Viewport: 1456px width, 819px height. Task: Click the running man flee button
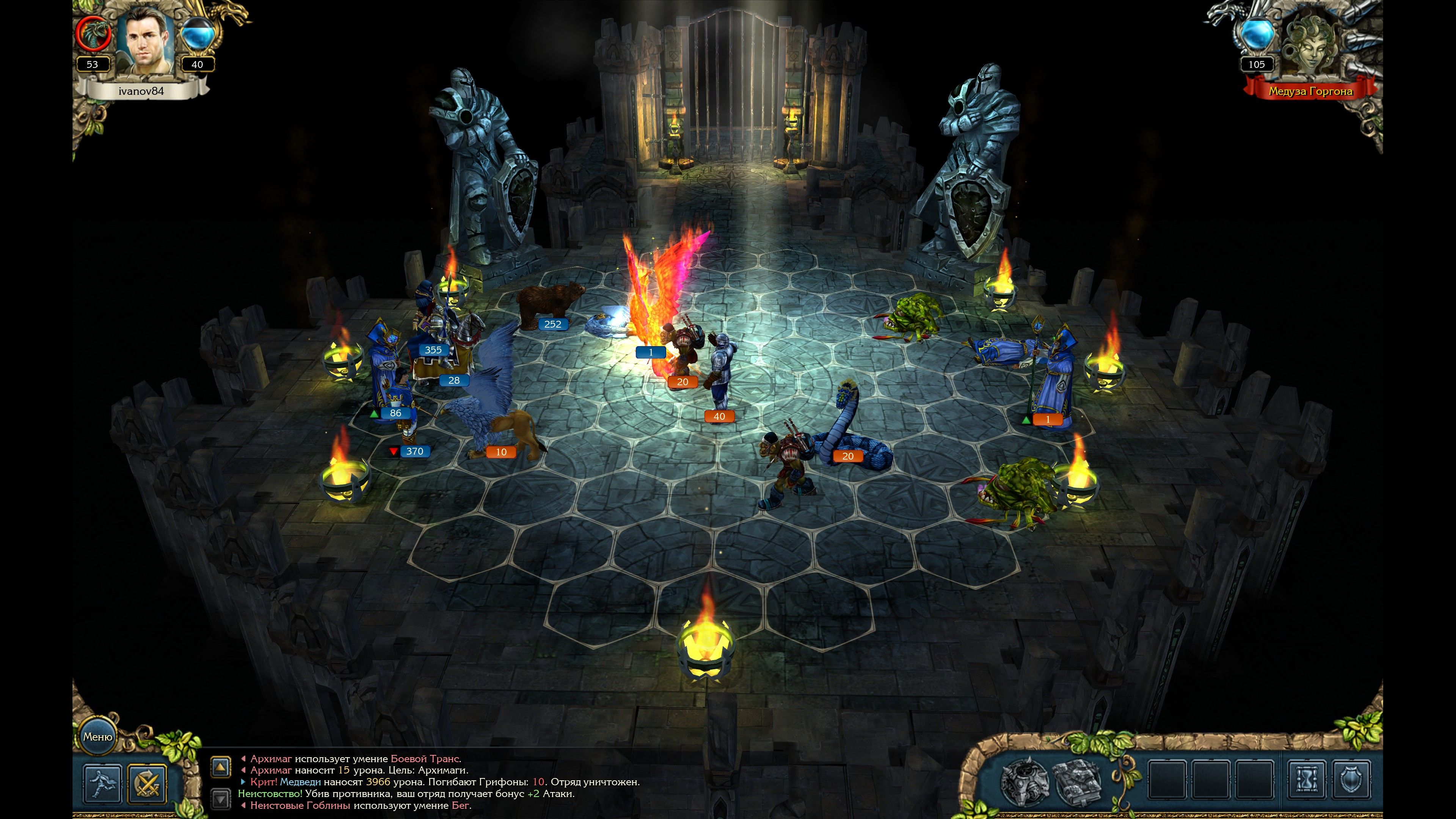point(102,783)
